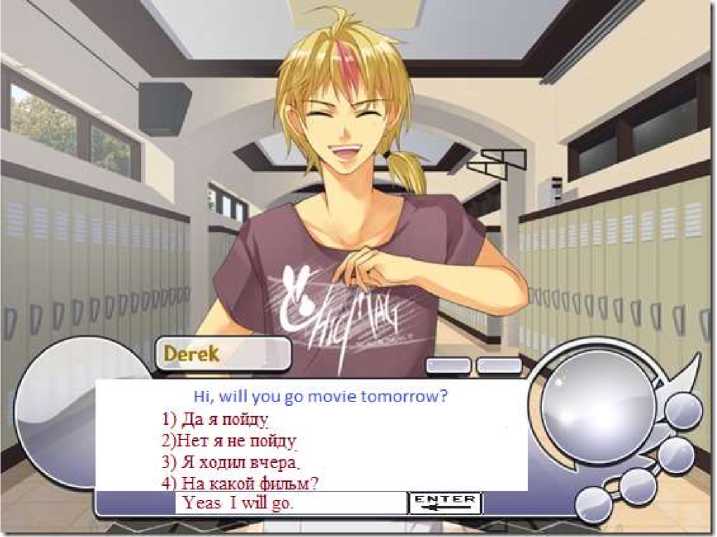Pick the answer "Я ходил вчера"
This screenshot has height=537, width=717.
point(231,462)
